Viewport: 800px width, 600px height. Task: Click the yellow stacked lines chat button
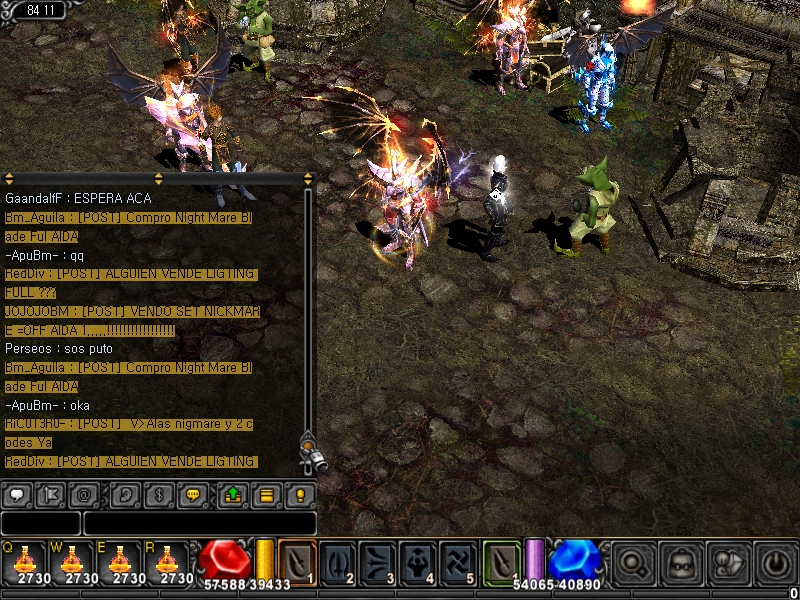coord(266,494)
